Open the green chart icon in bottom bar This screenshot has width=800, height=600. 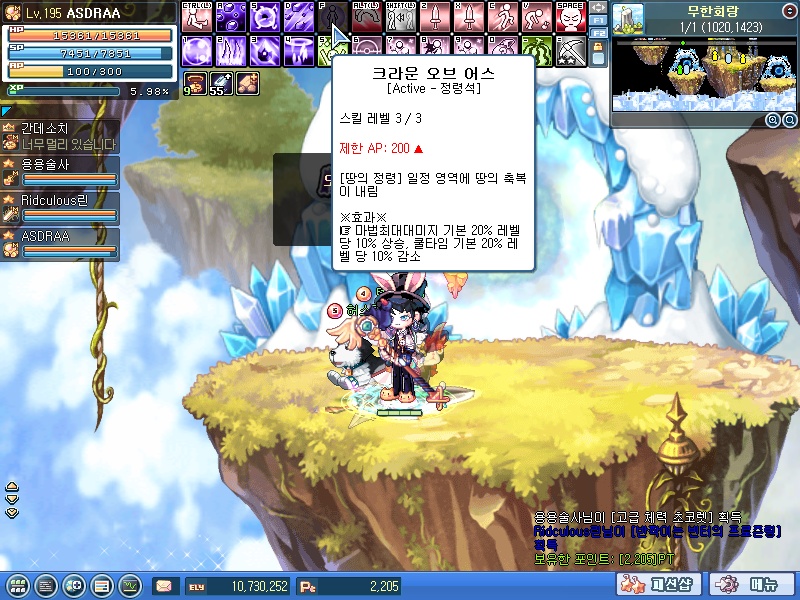pos(129,586)
